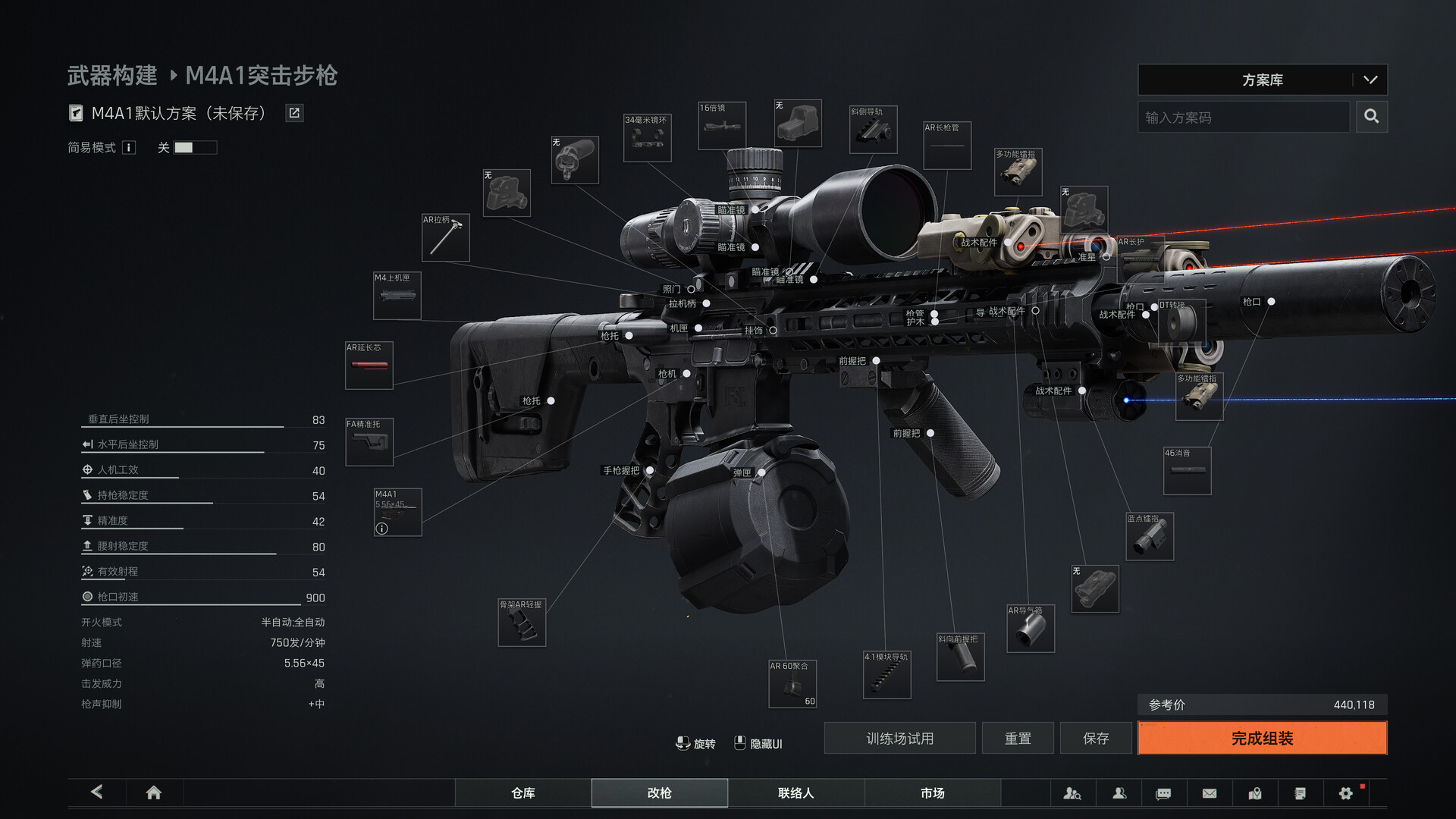Switch to the 联络人 tab
1456x819 pixels.
tap(795, 792)
